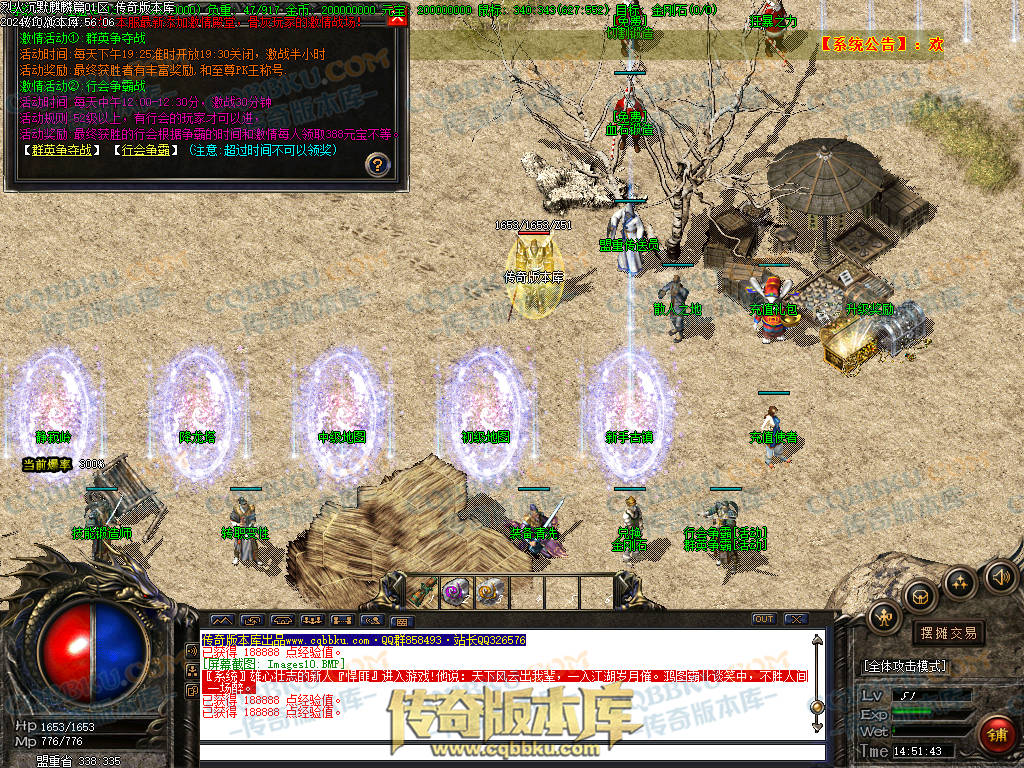
Task: Open the skills three-stars icon
Action: pos(960,582)
